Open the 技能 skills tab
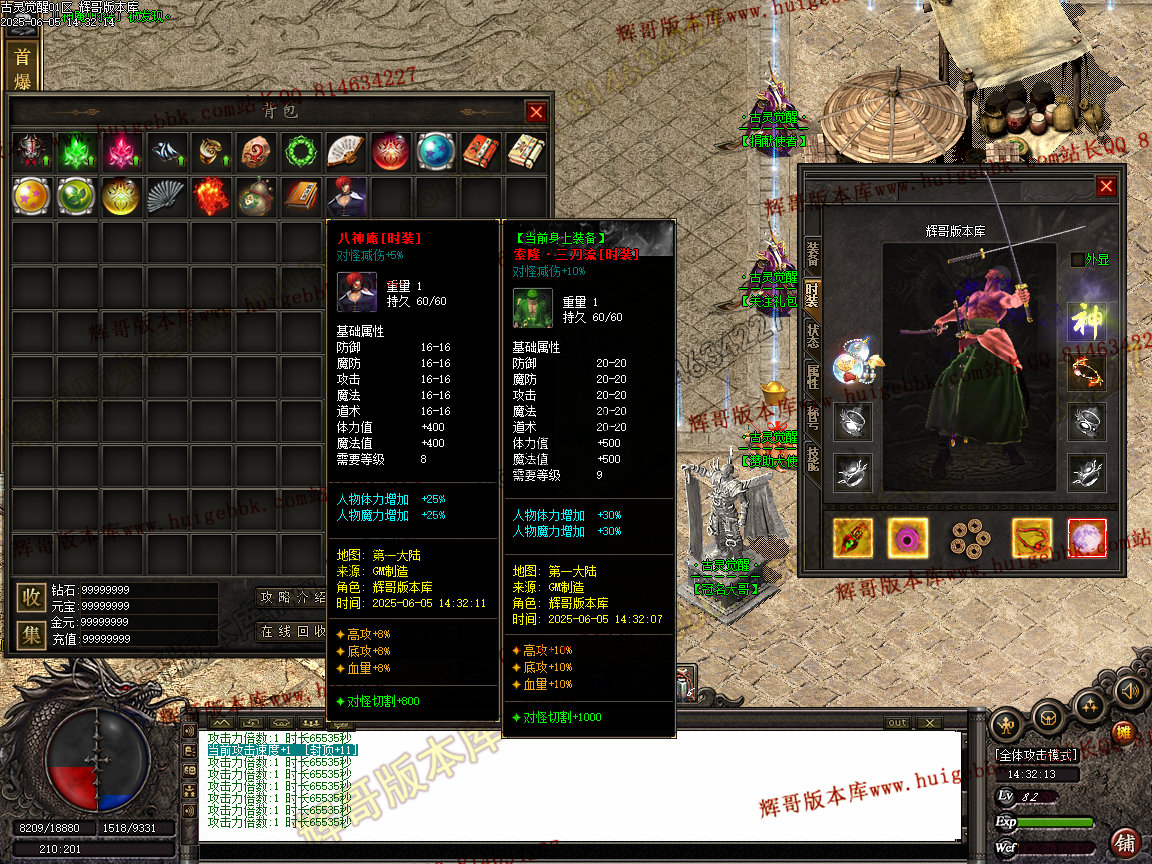The height and width of the screenshot is (864, 1152). tap(812, 461)
